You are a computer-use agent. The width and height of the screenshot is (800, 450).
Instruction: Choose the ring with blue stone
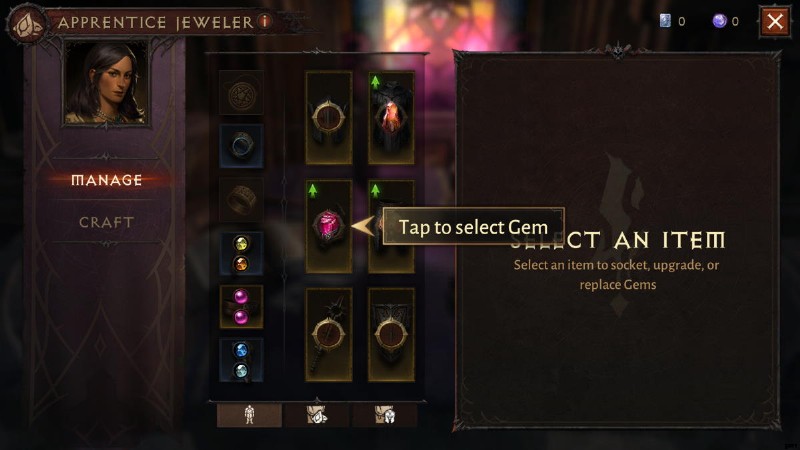(x=241, y=145)
